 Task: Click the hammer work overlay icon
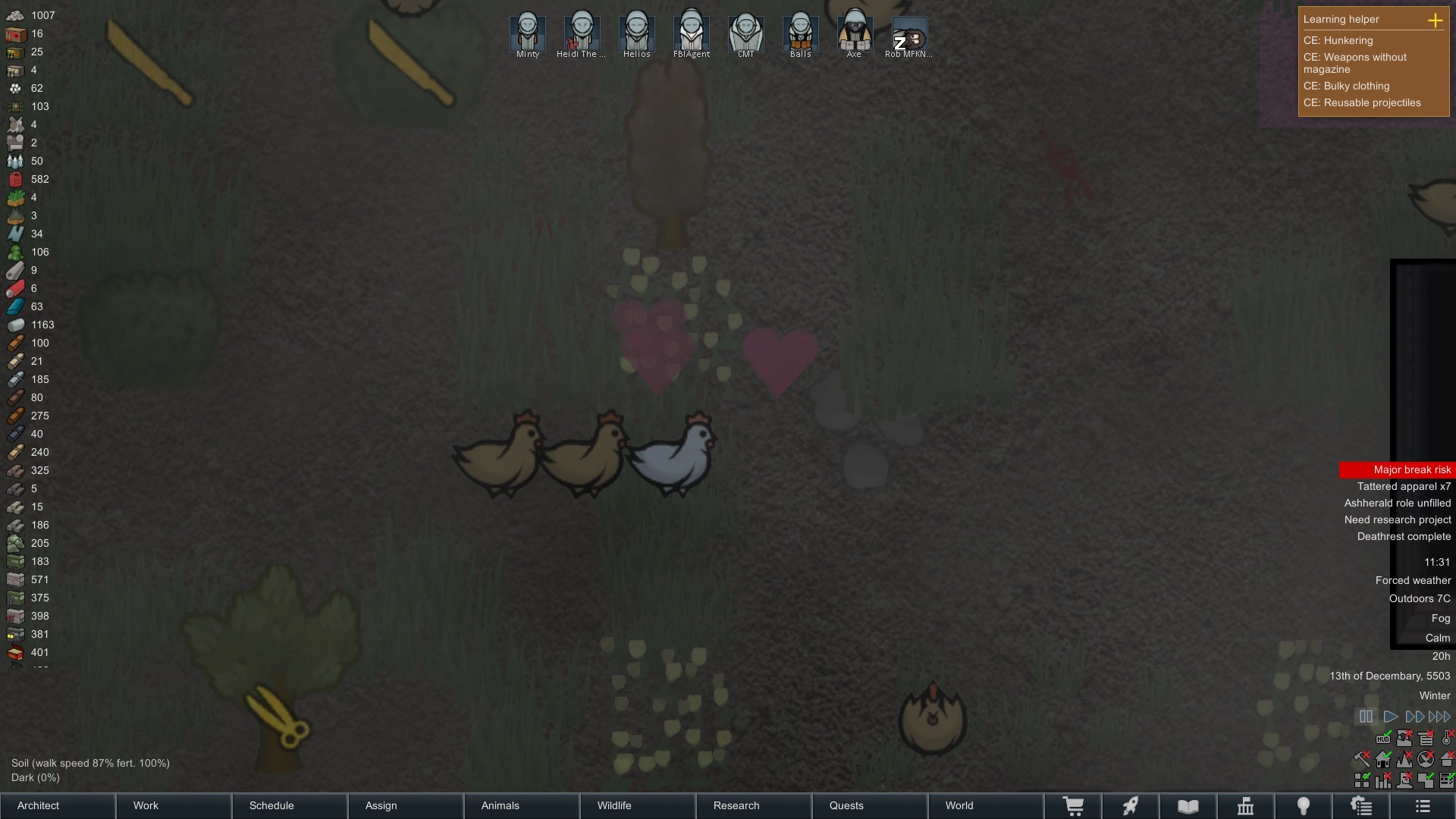(1361, 759)
